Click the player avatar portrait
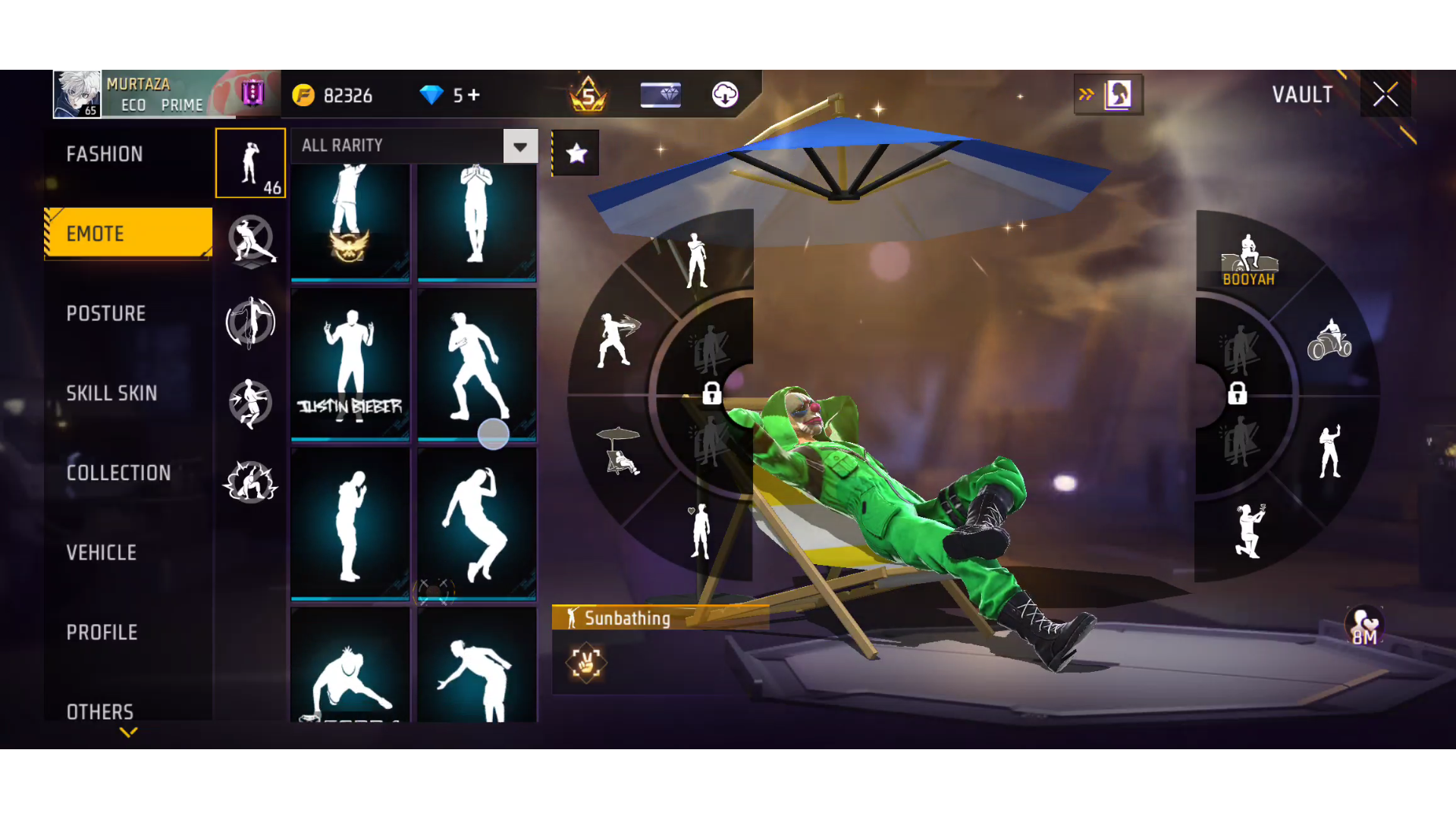Viewport: 1456px width, 819px height. [77, 94]
